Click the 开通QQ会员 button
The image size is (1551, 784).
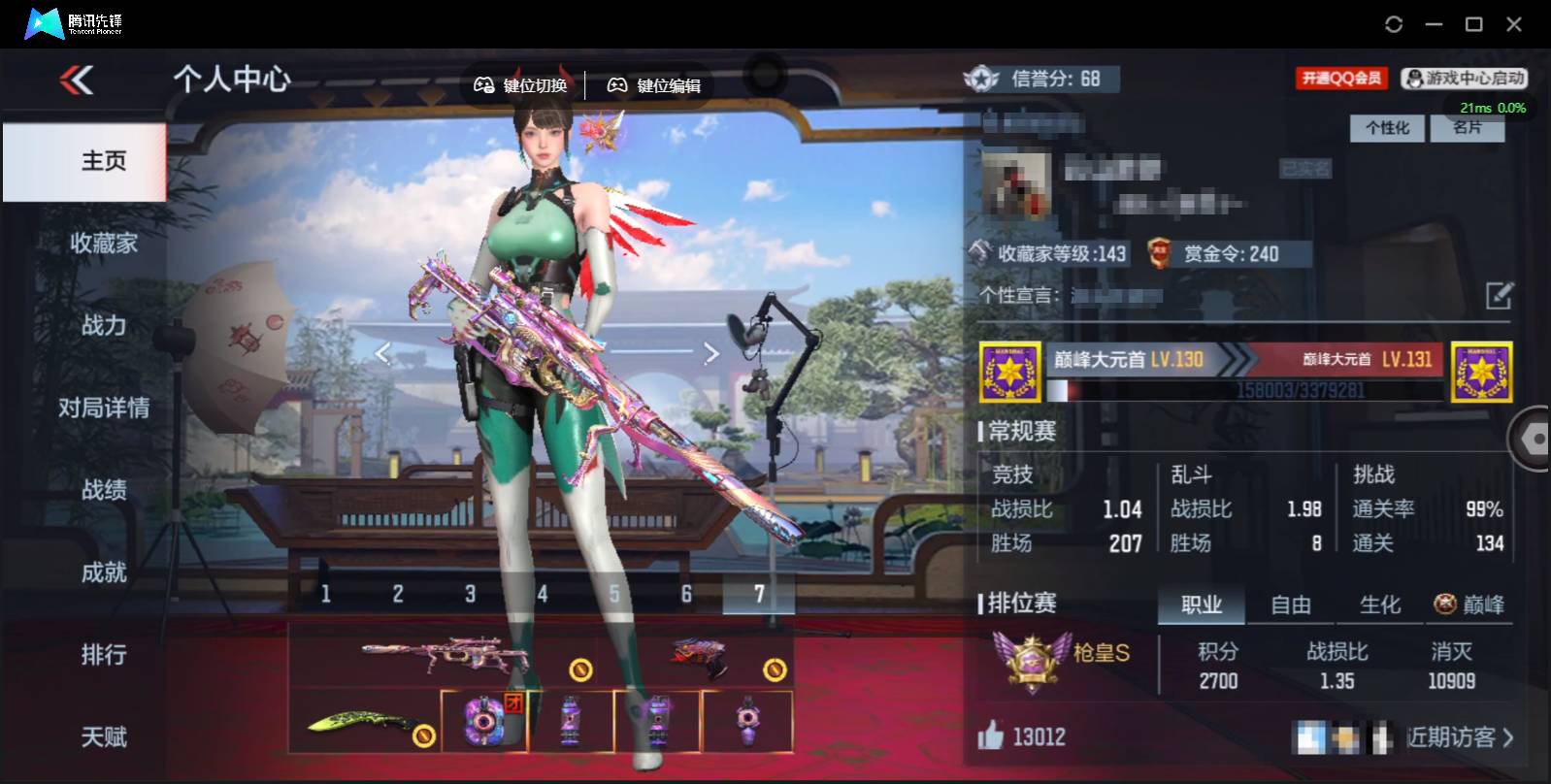coord(1343,78)
